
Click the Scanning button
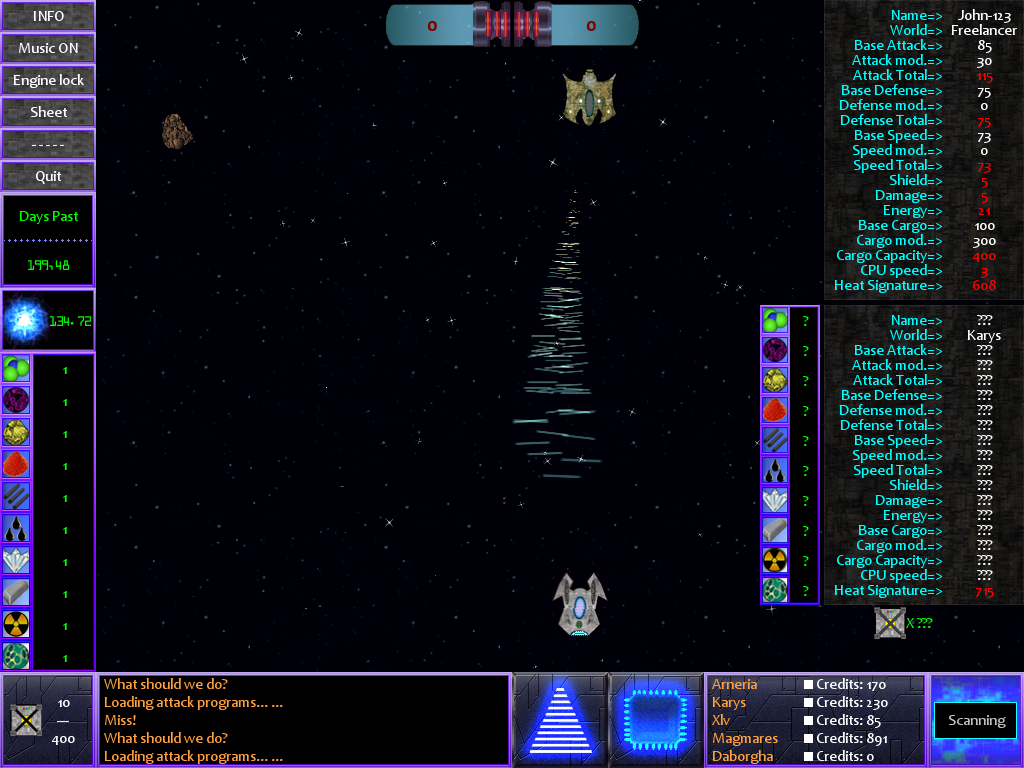[976, 720]
